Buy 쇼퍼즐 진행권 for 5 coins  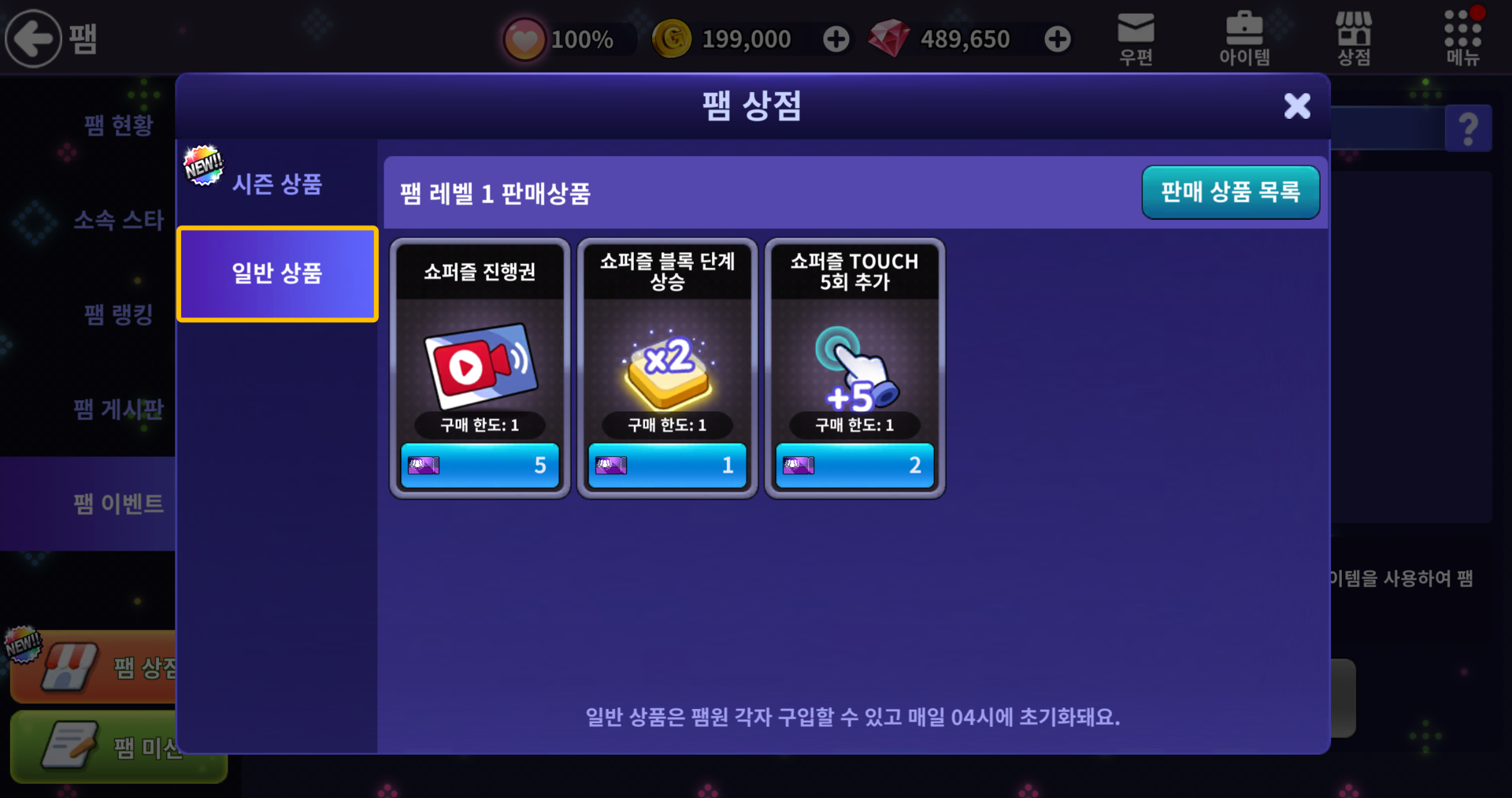[x=480, y=465]
